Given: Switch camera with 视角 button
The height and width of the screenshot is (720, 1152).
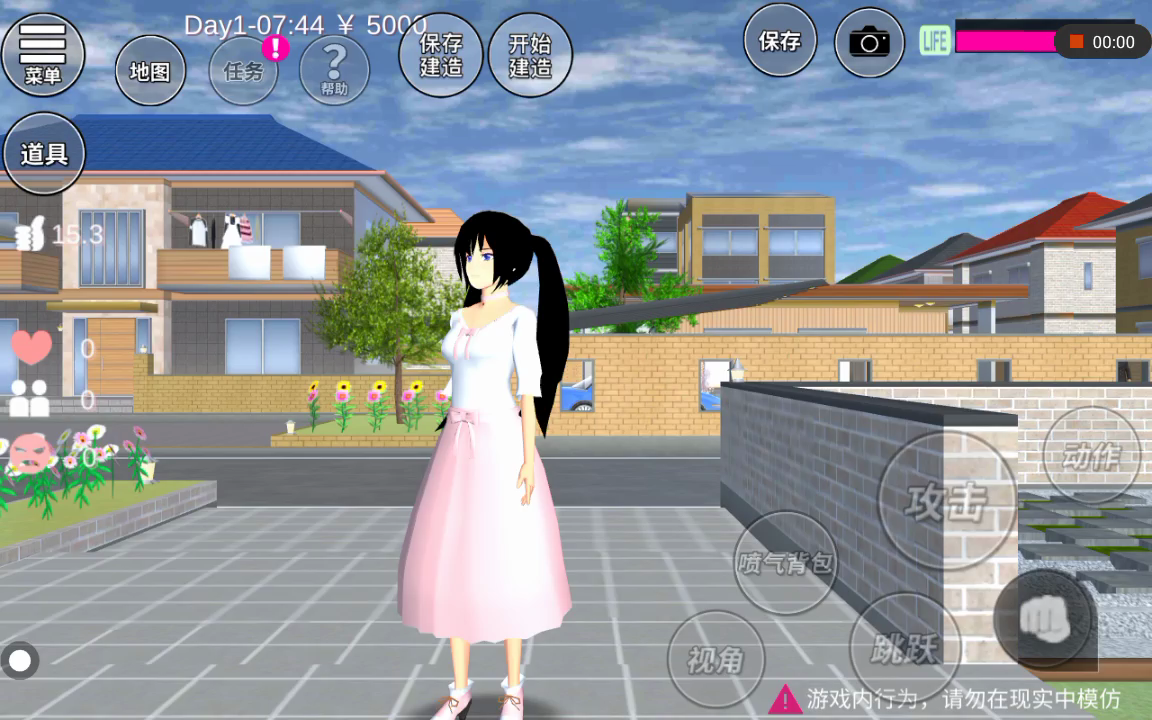Looking at the screenshot, I should pyautogui.click(x=715, y=658).
